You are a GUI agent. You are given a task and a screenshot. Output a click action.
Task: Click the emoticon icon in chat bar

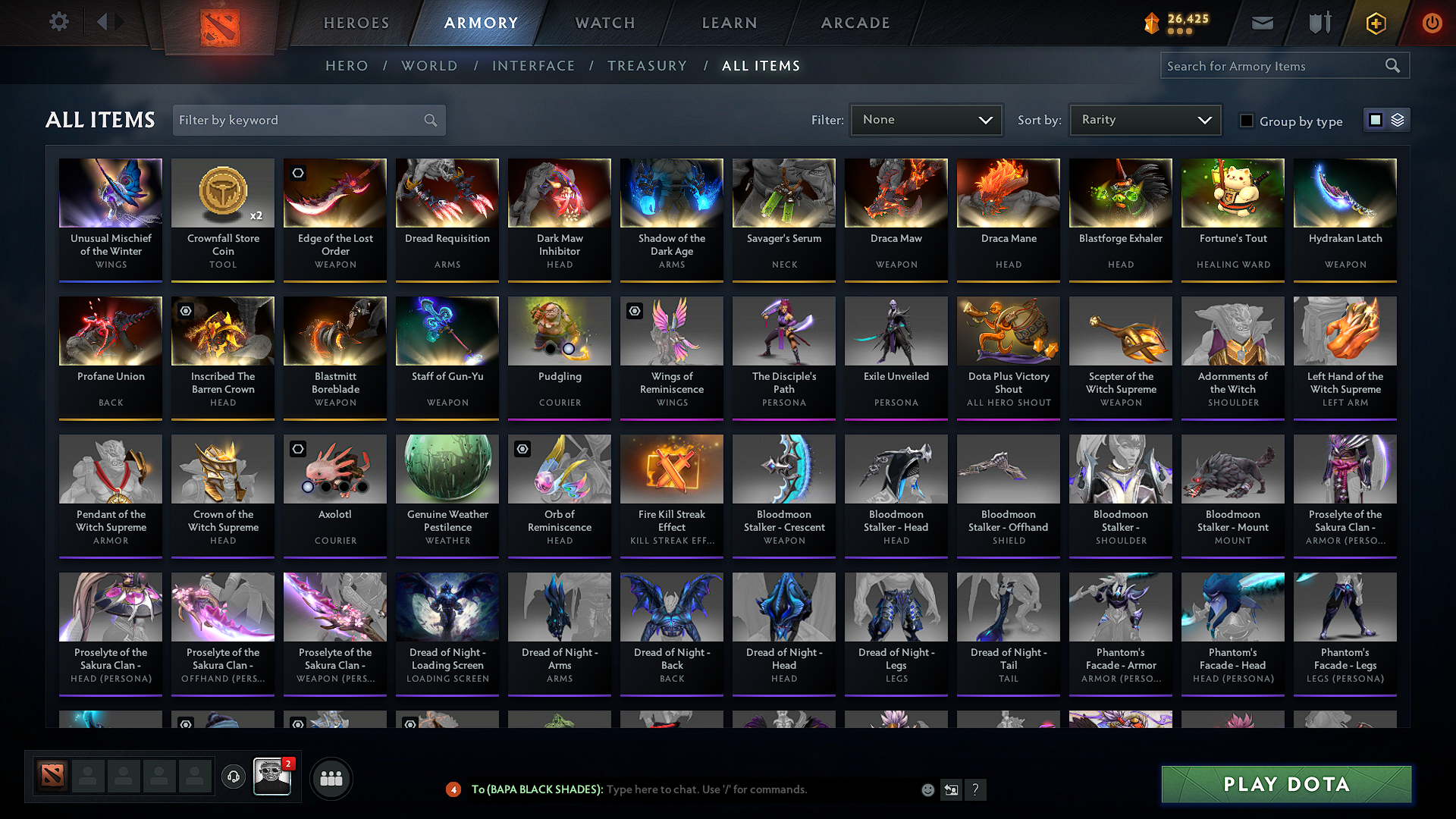pos(927,789)
